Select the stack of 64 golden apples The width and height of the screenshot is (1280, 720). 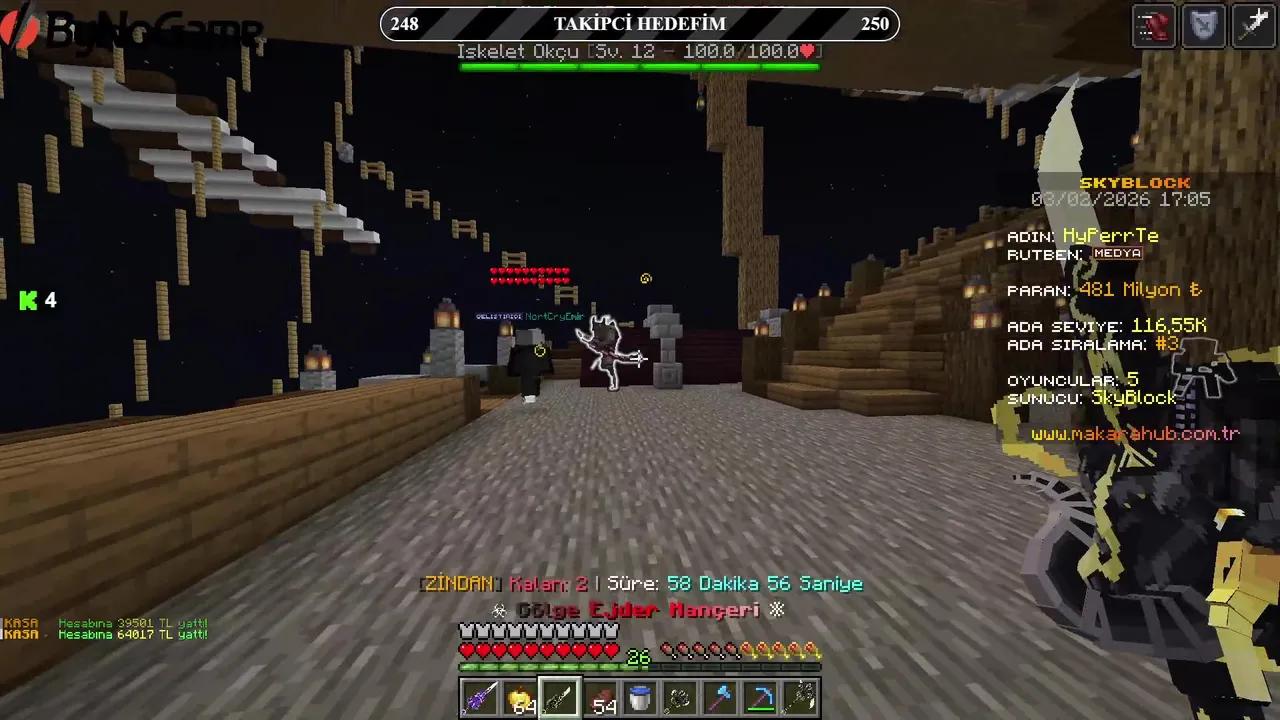[519, 698]
